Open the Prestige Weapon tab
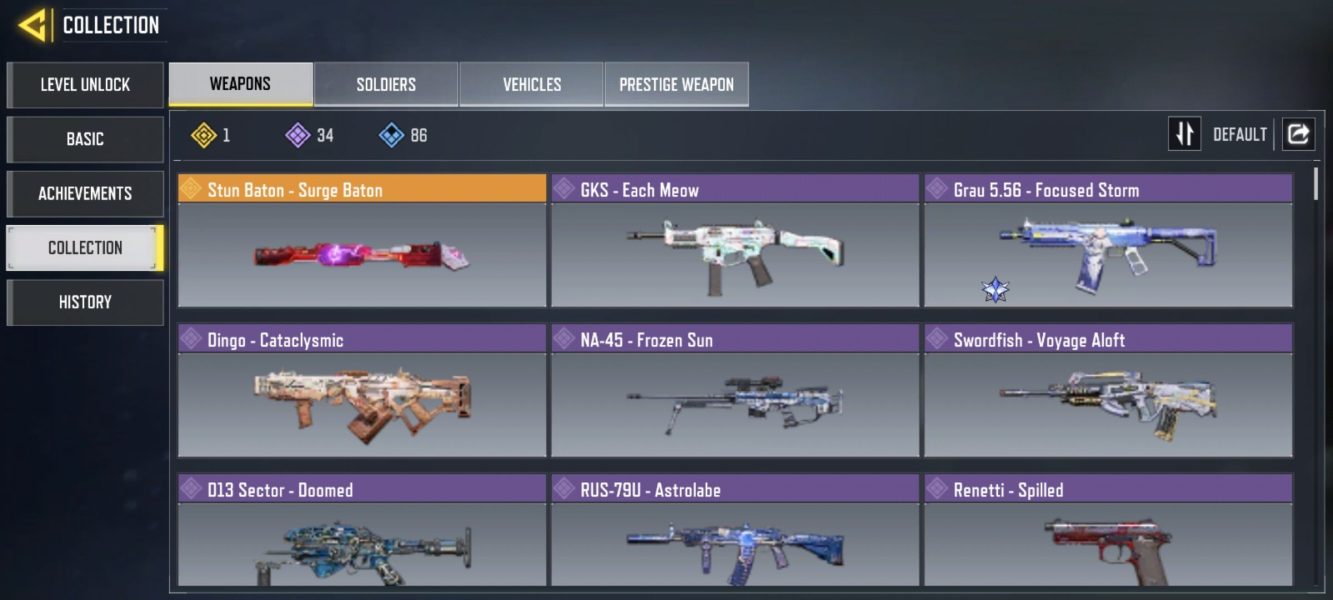The height and width of the screenshot is (600, 1333). [676, 84]
